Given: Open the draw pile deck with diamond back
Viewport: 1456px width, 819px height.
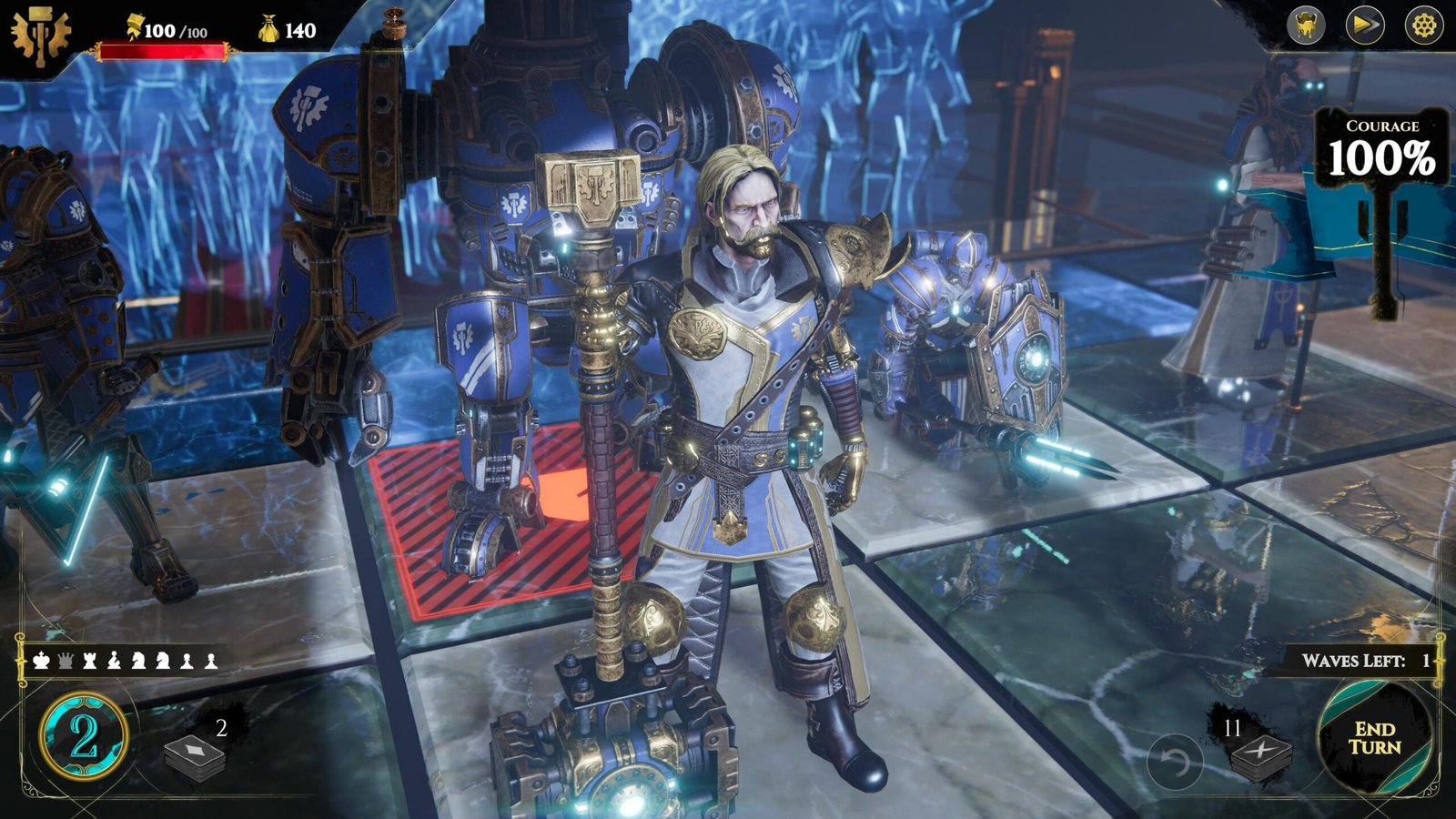Looking at the screenshot, I should (x=195, y=756).
